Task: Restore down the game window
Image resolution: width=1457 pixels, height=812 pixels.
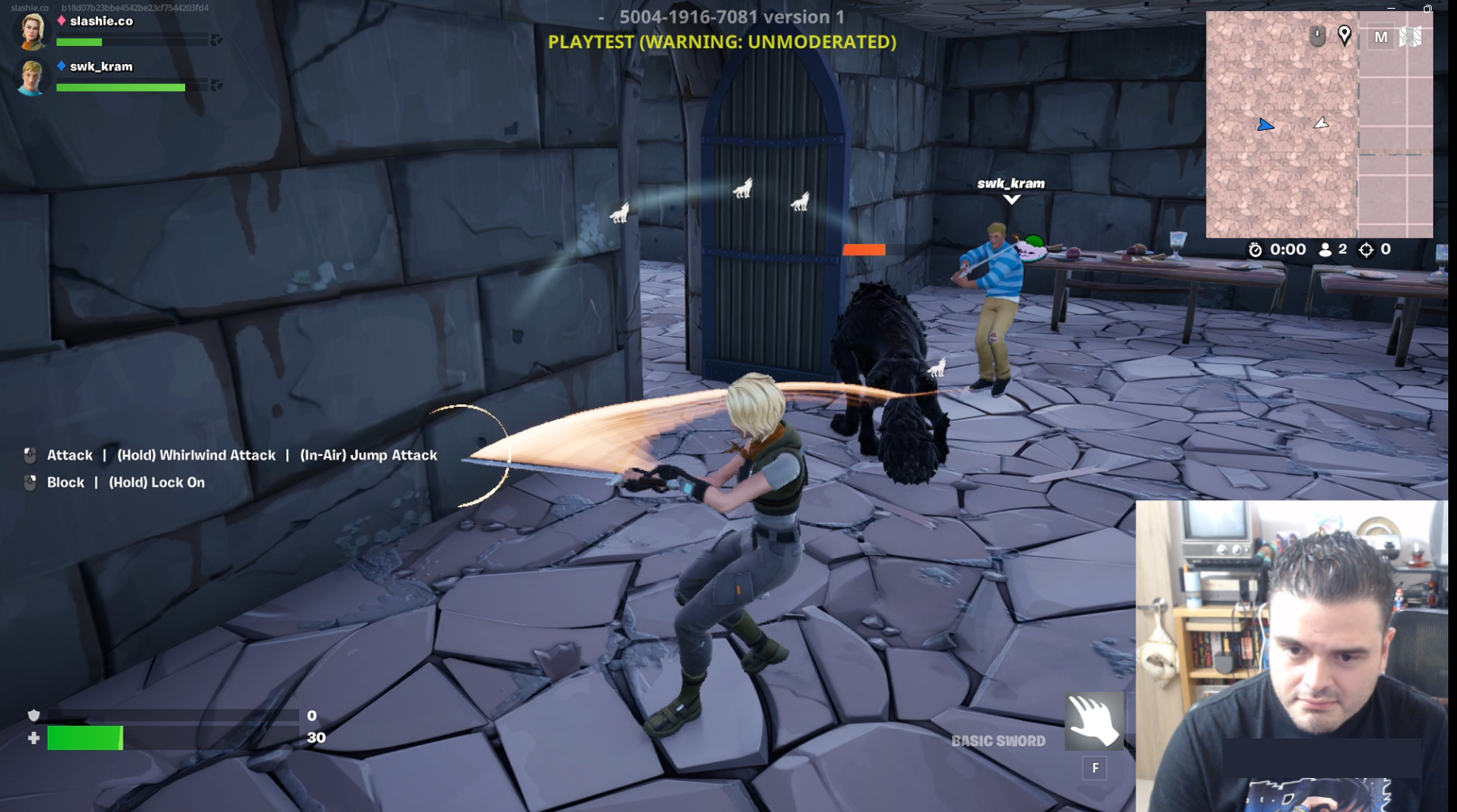Action: point(1428,8)
